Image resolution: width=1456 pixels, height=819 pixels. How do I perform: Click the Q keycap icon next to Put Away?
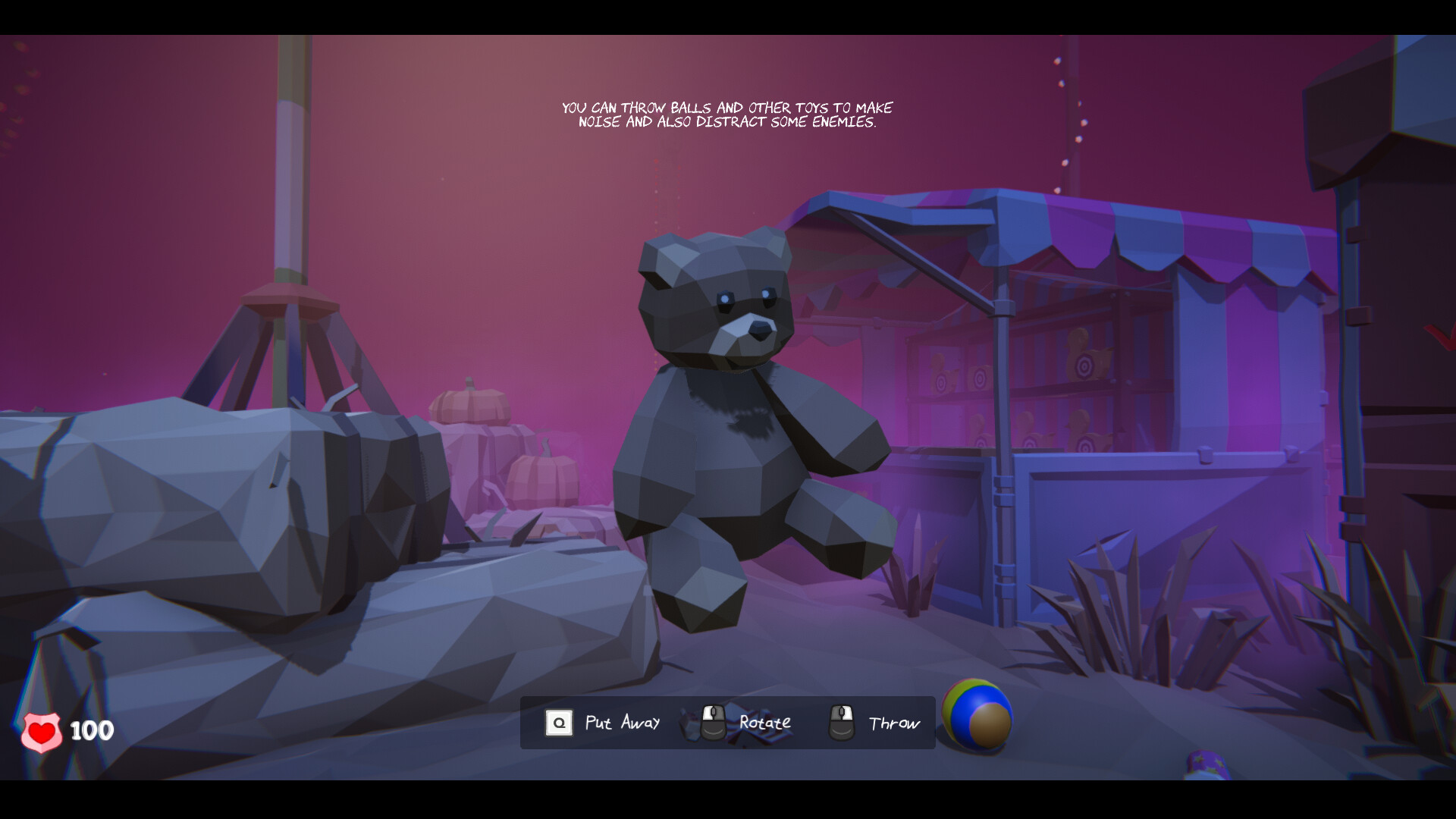coord(559,723)
